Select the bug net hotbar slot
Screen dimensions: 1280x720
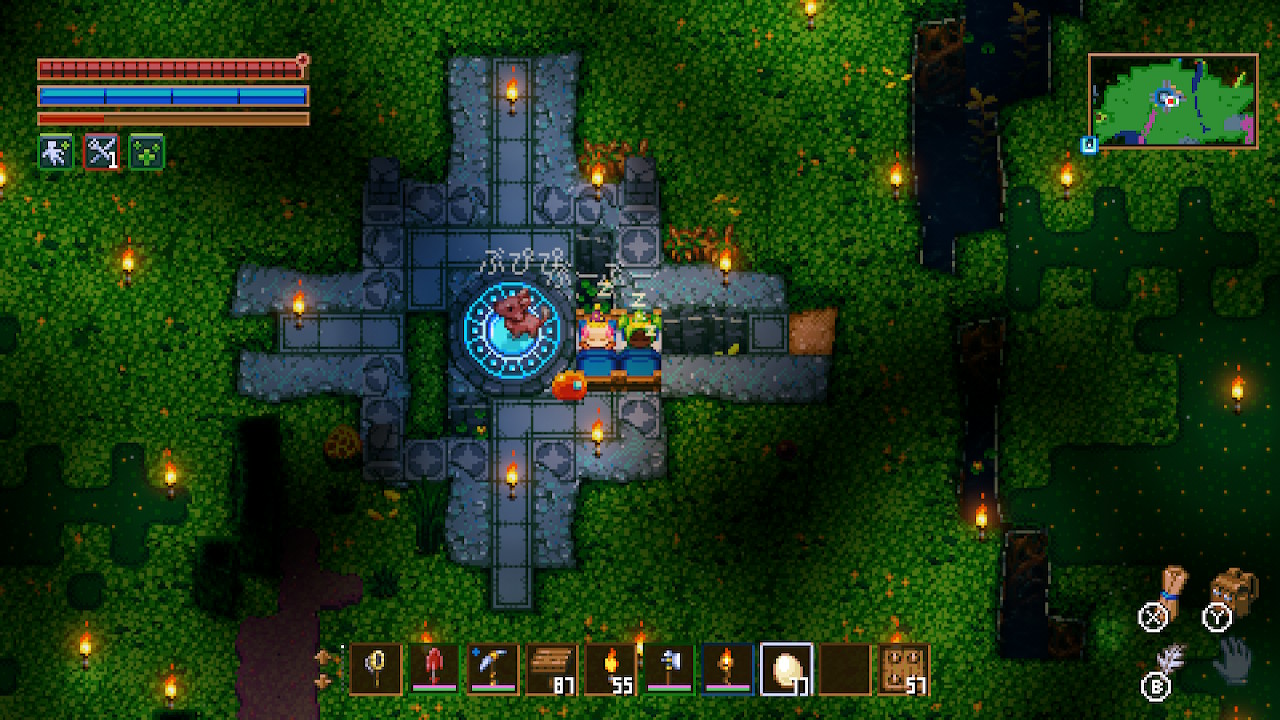click(x=376, y=669)
